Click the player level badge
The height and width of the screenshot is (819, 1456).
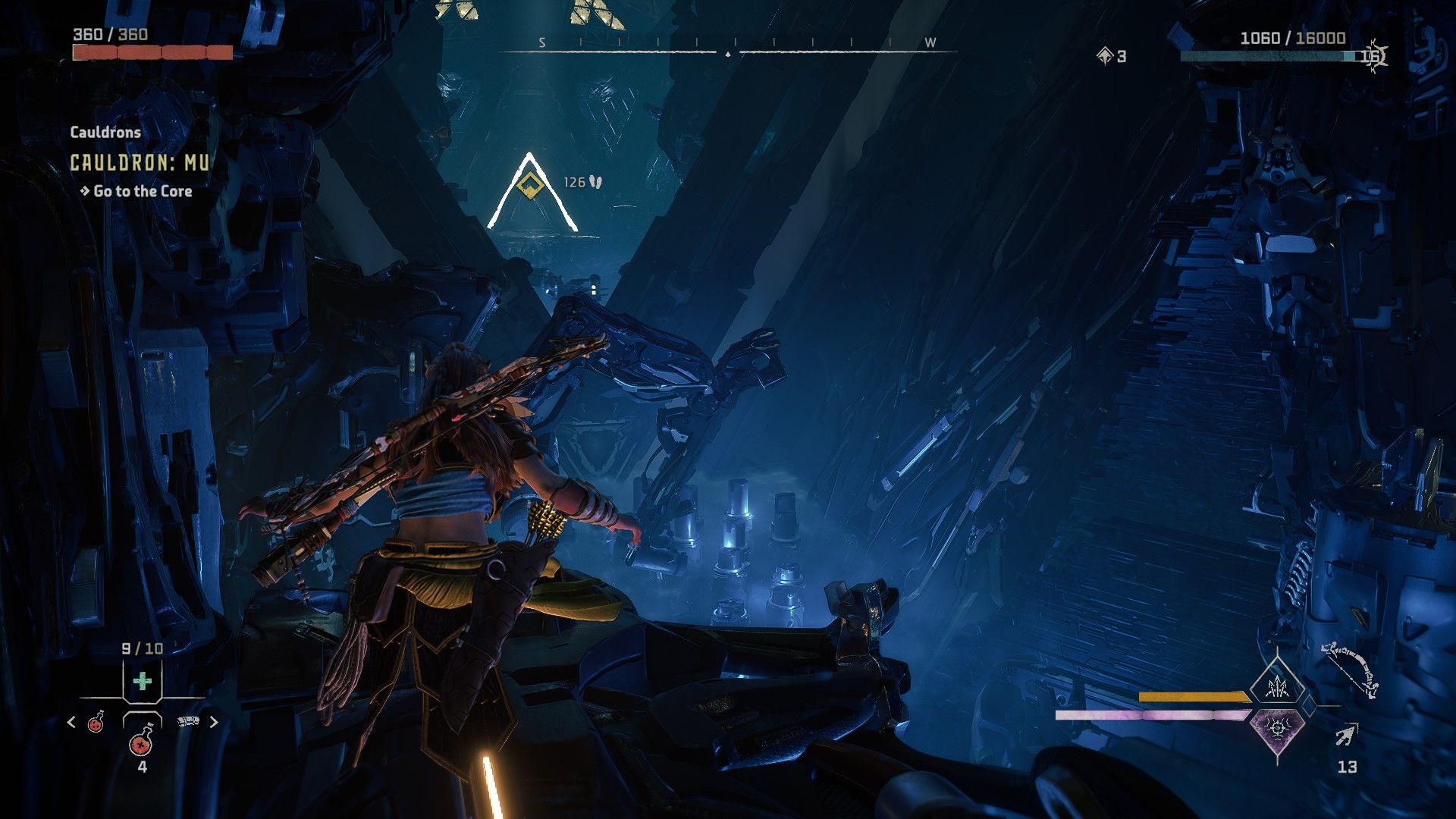tap(1373, 55)
